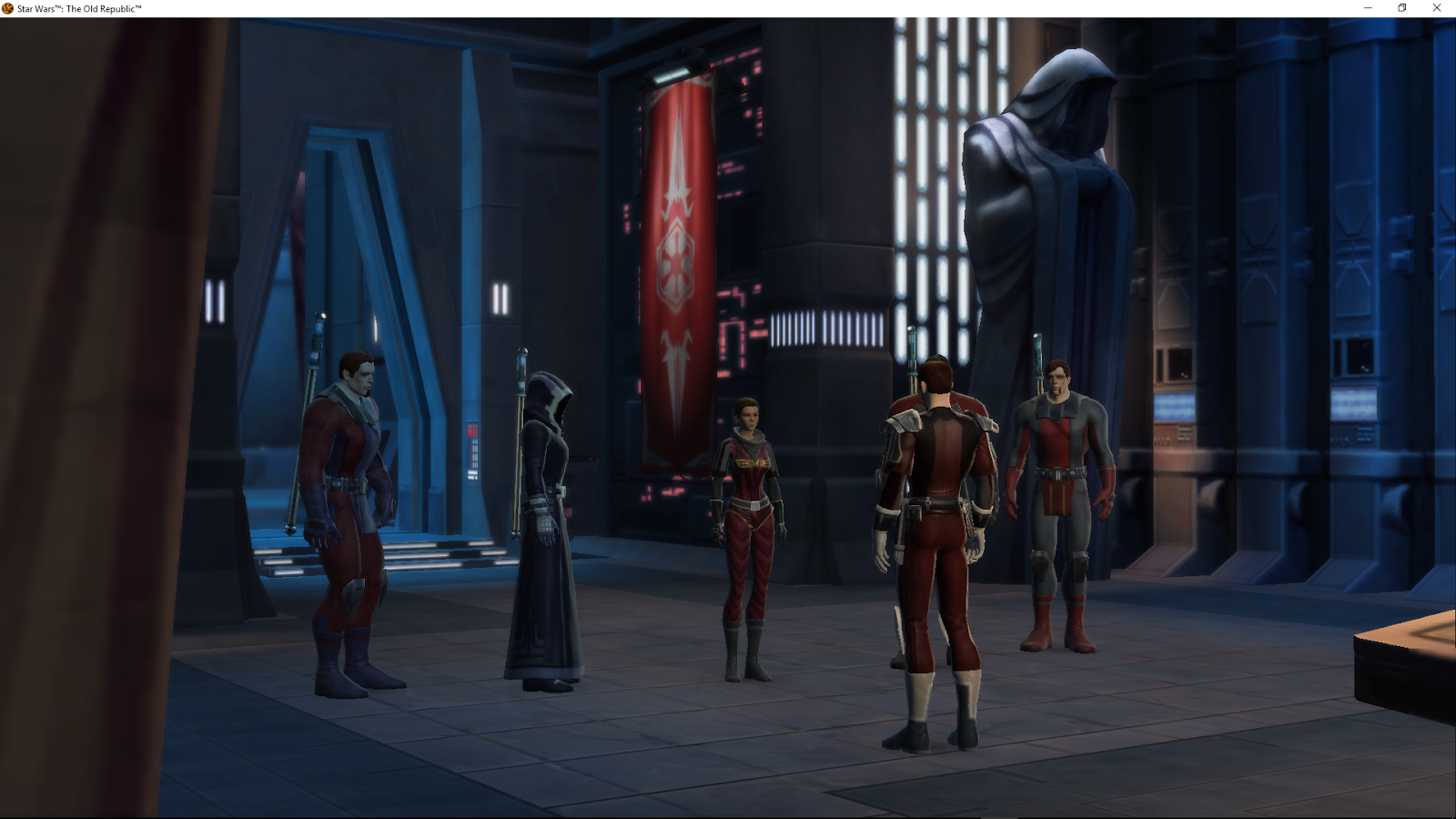
Task: Restore down the game window
Action: [x=1400, y=8]
